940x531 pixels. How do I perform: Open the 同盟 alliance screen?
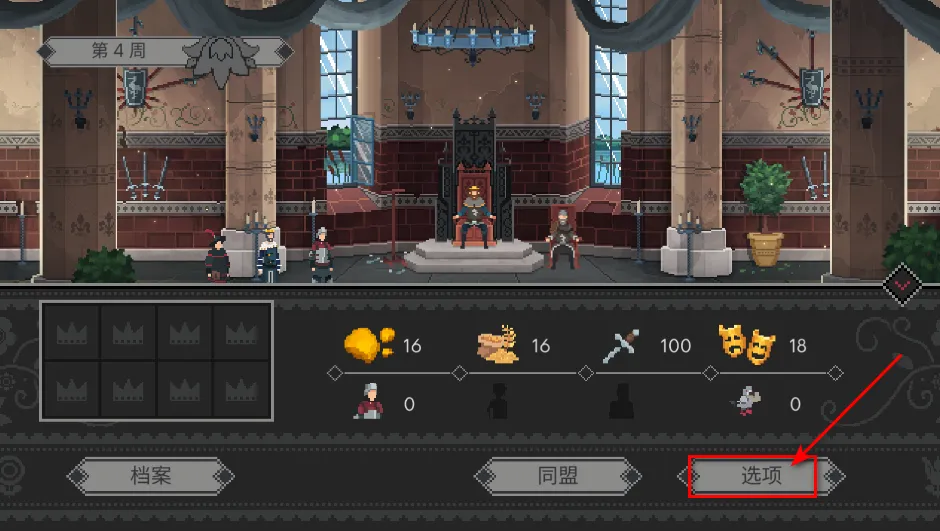pos(557,476)
